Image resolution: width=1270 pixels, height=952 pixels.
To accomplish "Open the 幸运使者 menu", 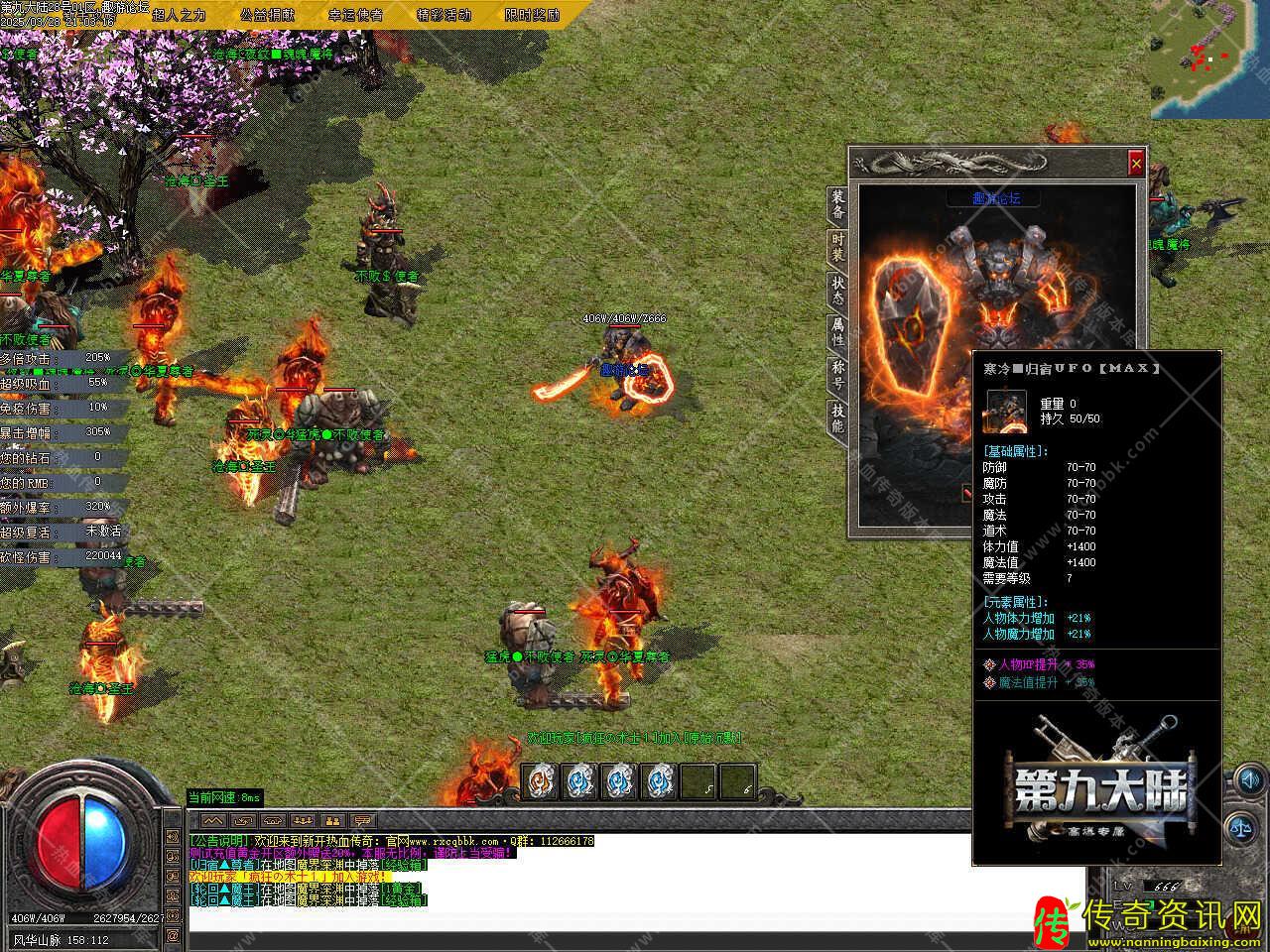I will tap(356, 15).
